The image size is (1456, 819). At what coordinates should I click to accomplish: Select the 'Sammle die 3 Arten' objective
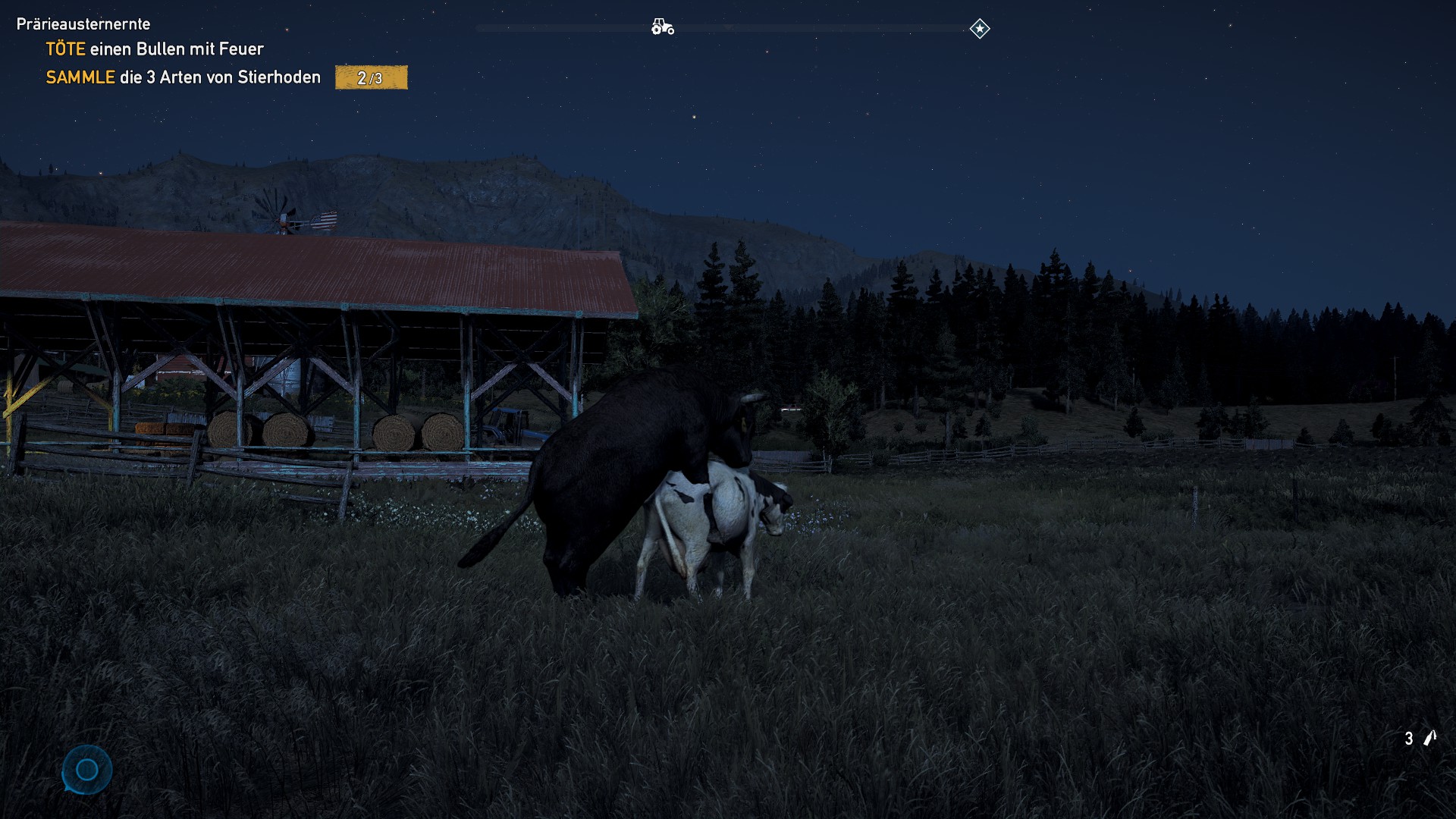point(183,77)
